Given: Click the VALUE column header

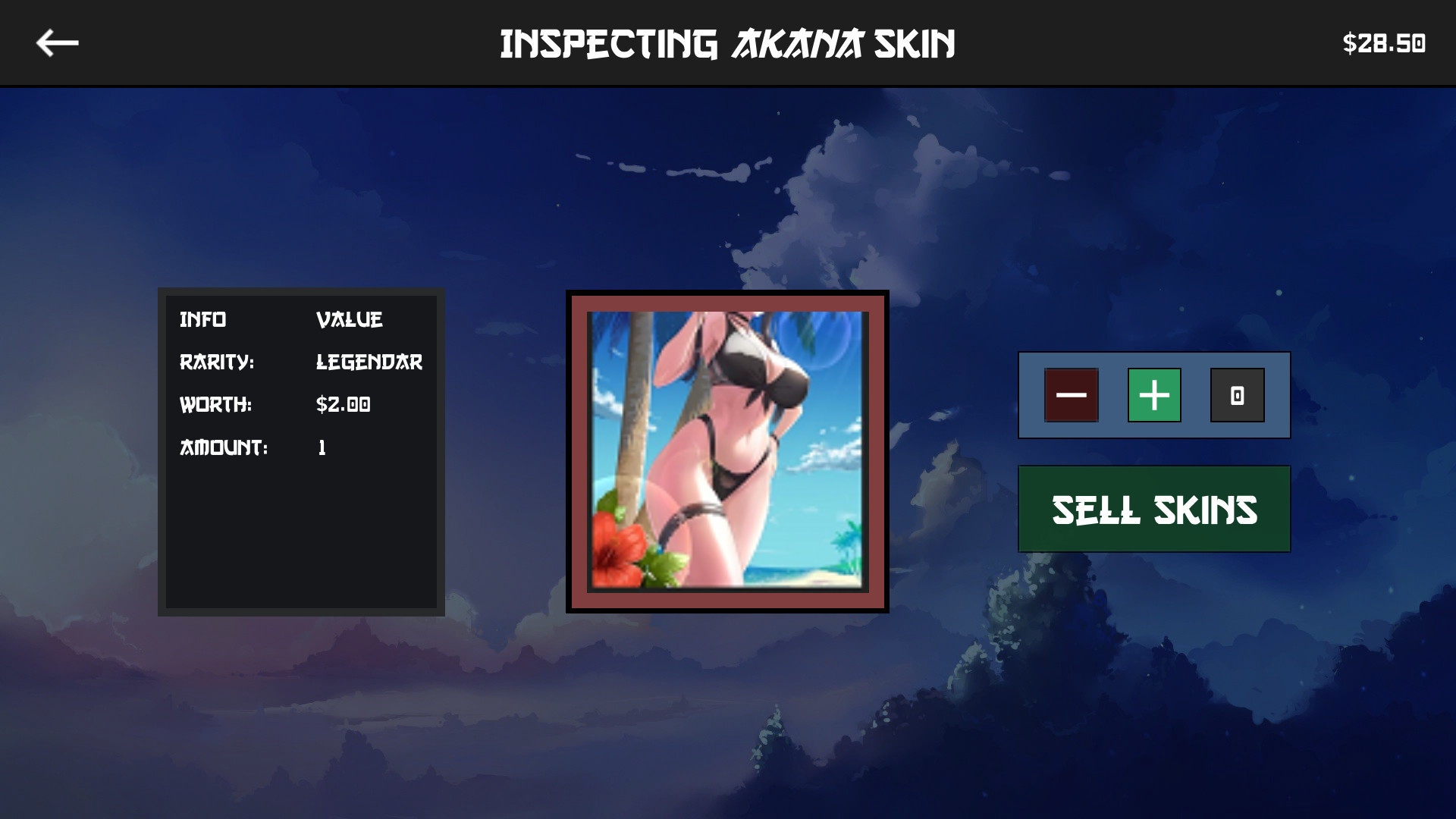Looking at the screenshot, I should click(350, 319).
